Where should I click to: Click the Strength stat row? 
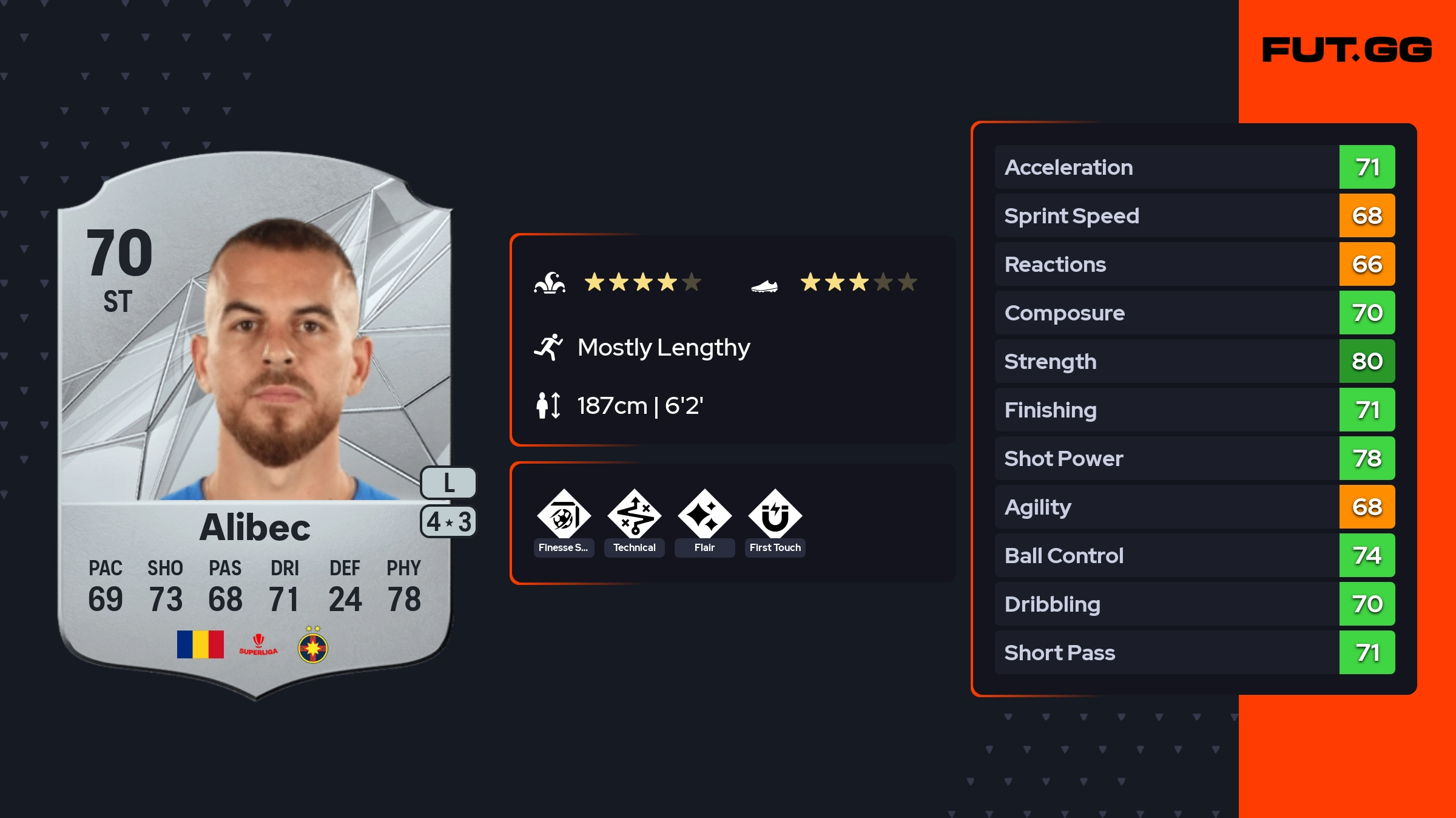point(1194,361)
